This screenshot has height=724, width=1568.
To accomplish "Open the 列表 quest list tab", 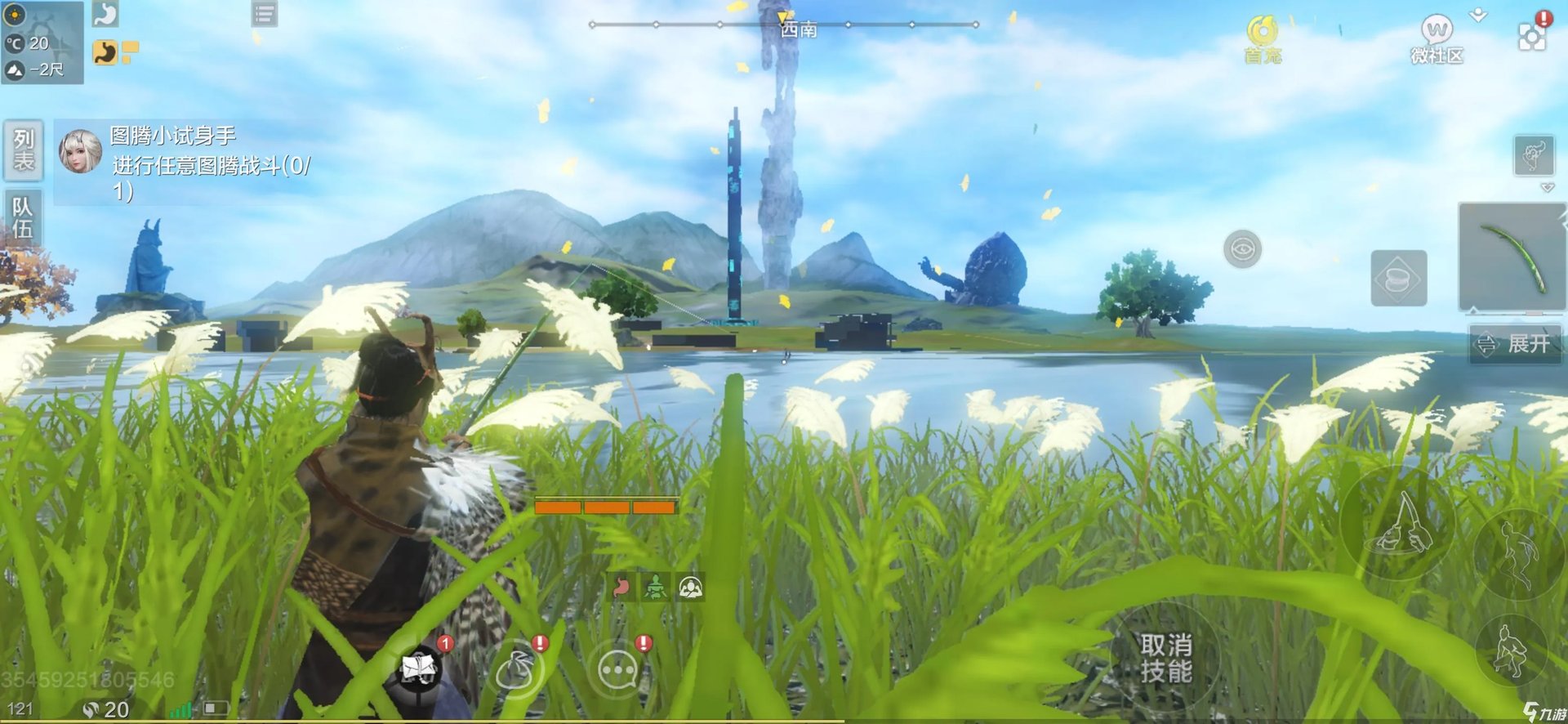I will (x=23, y=150).
